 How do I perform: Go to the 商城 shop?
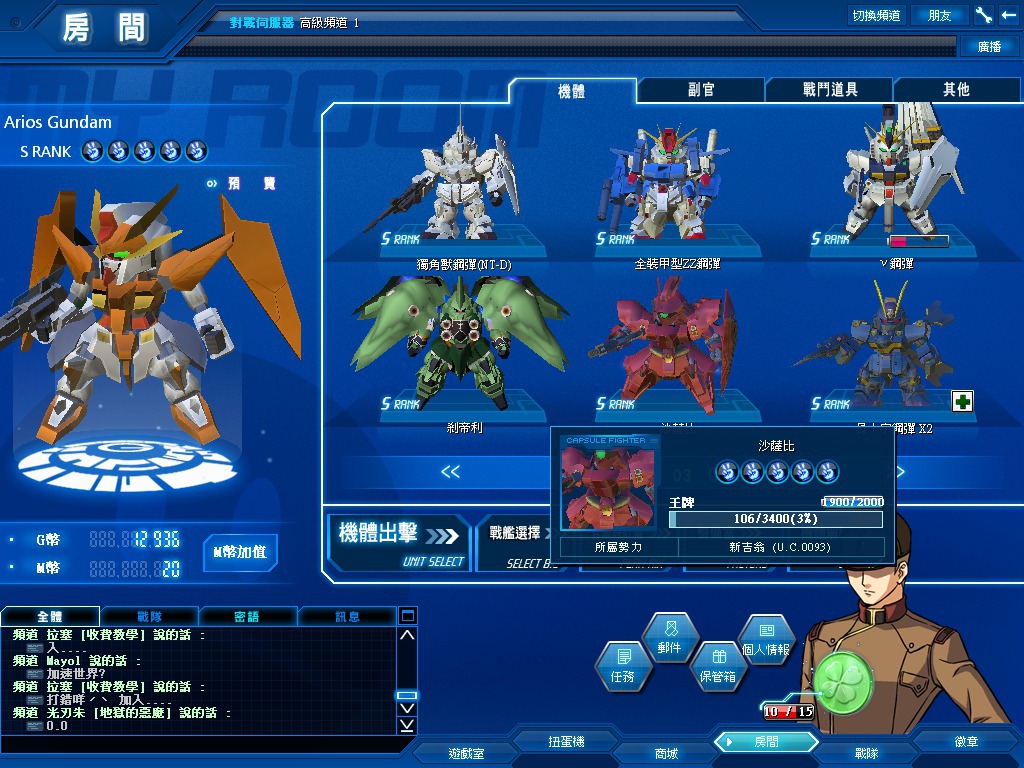click(x=666, y=753)
